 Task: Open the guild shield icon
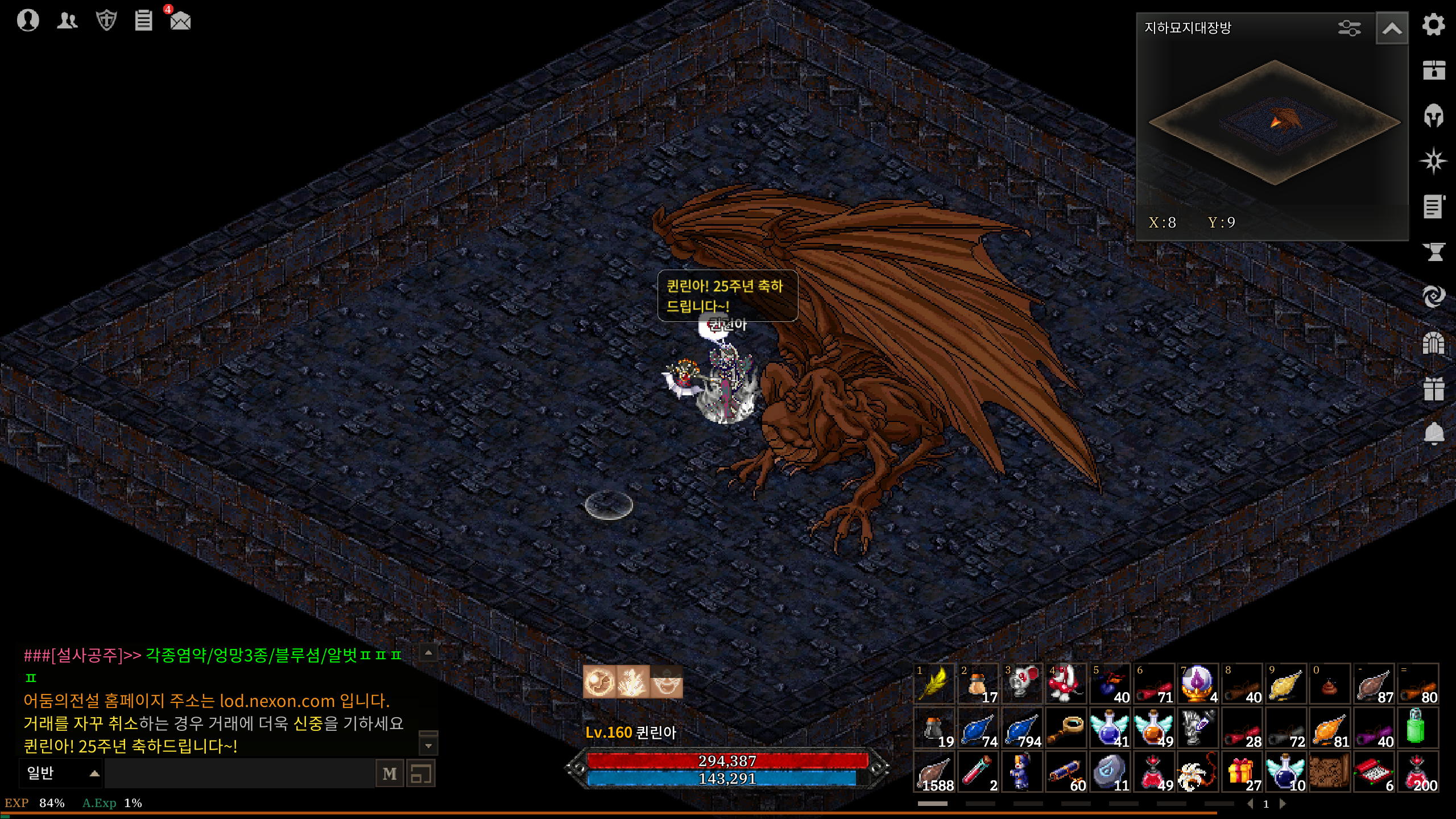pyautogui.click(x=106, y=20)
